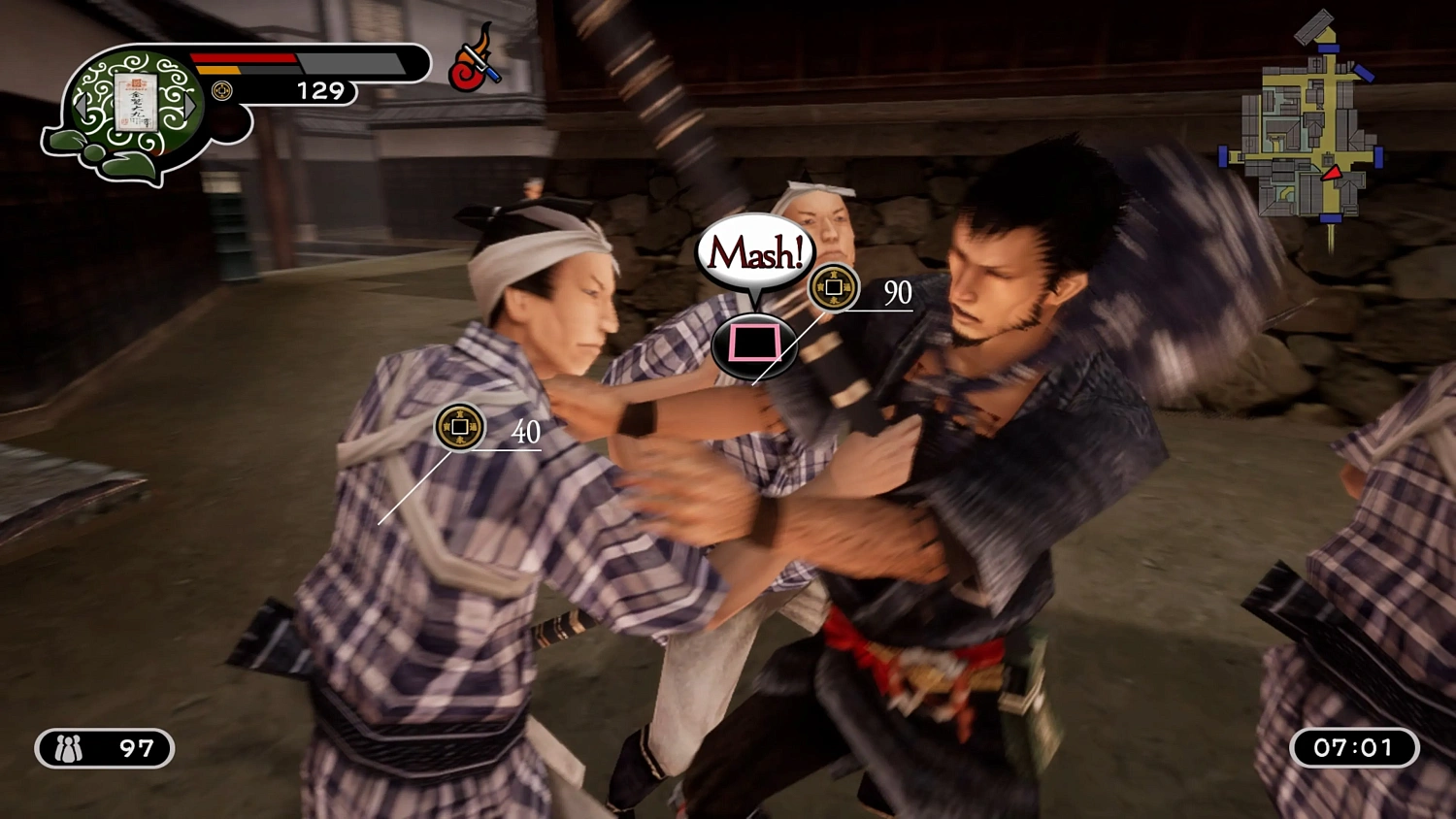1456x819 pixels.
Task: Click the coin medallion tagged with 40
Action: [460, 428]
